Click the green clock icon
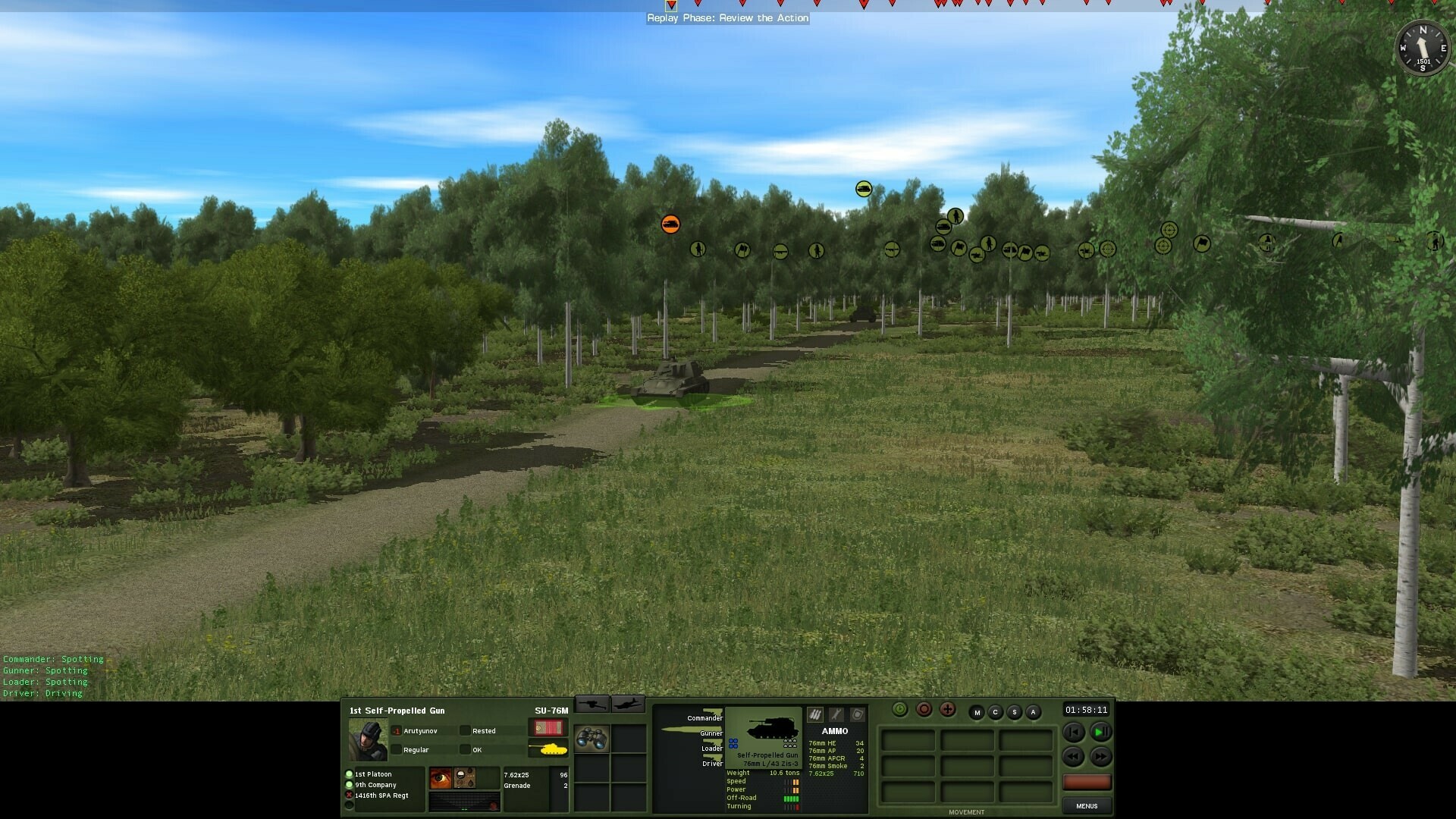Image resolution: width=1456 pixels, height=819 pixels. click(x=899, y=710)
